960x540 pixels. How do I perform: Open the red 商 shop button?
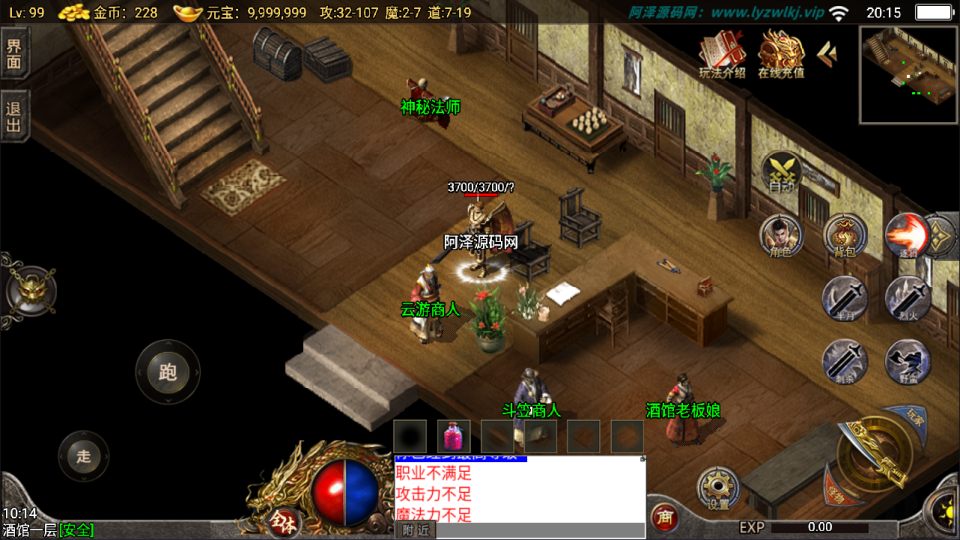click(x=663, y=517)
